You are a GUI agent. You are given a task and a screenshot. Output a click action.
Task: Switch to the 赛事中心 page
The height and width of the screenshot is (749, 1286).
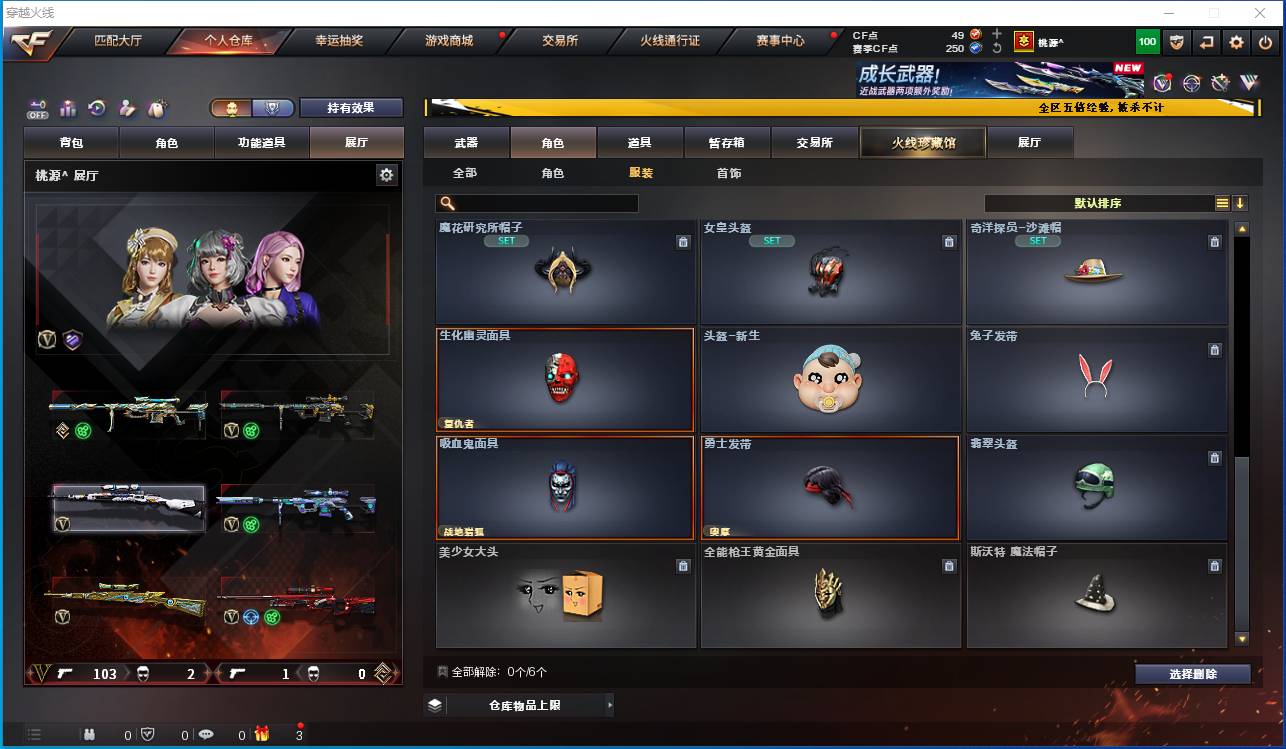pyautogui.click(x=780, y=41)
